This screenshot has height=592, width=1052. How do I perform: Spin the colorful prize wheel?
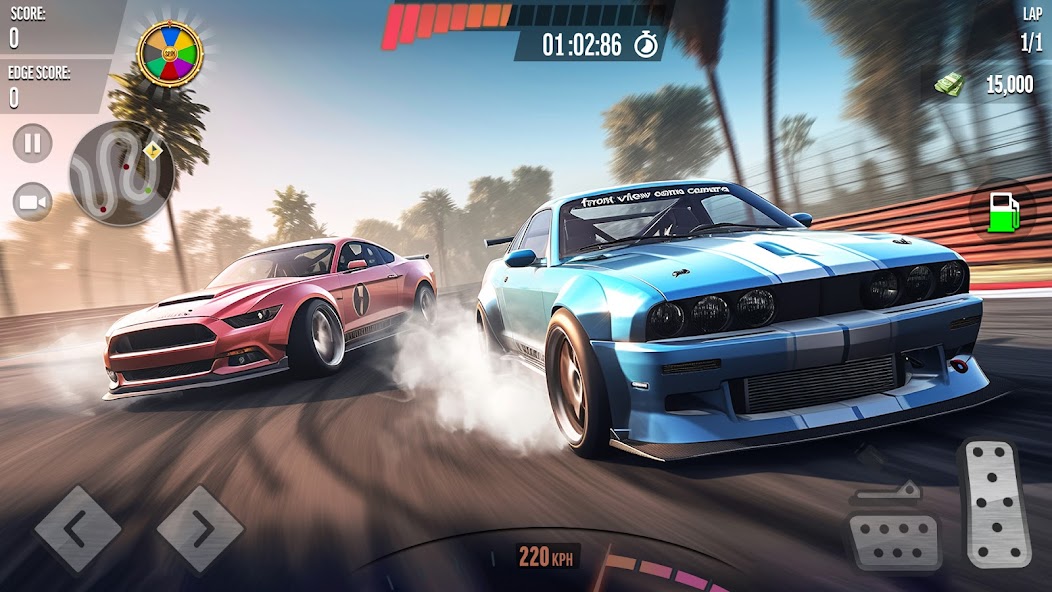[x=169, y=53]
